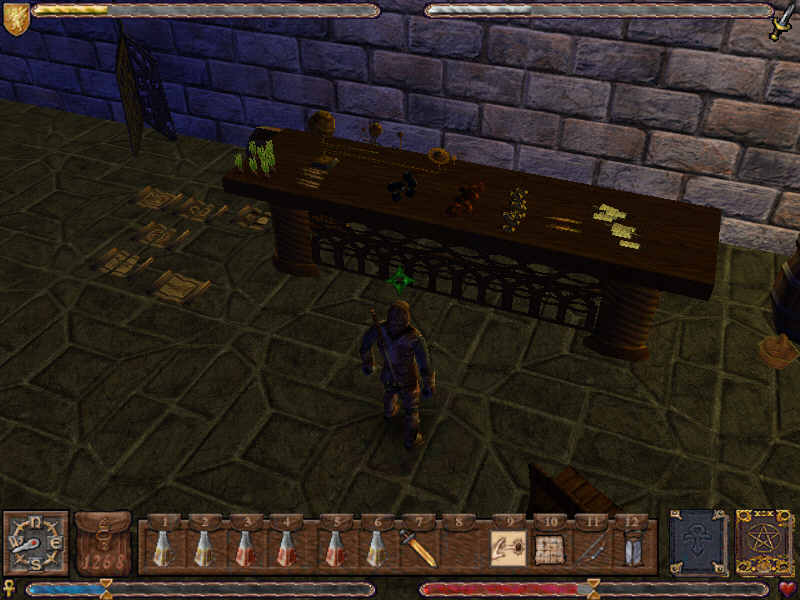Select the potion in belt slot 5
This screenshot has width=800, height=600.
336,548
